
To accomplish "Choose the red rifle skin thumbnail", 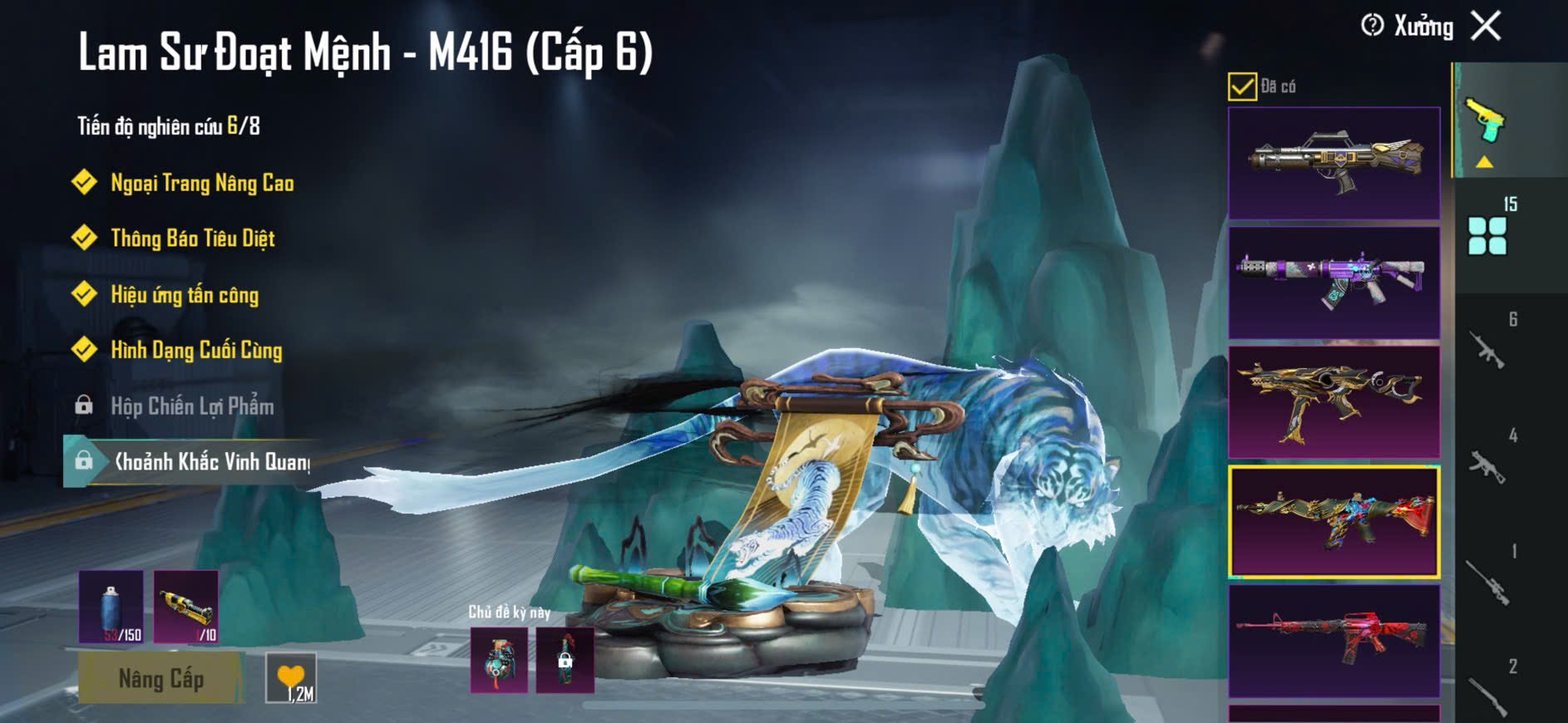I will point(1334,641).
